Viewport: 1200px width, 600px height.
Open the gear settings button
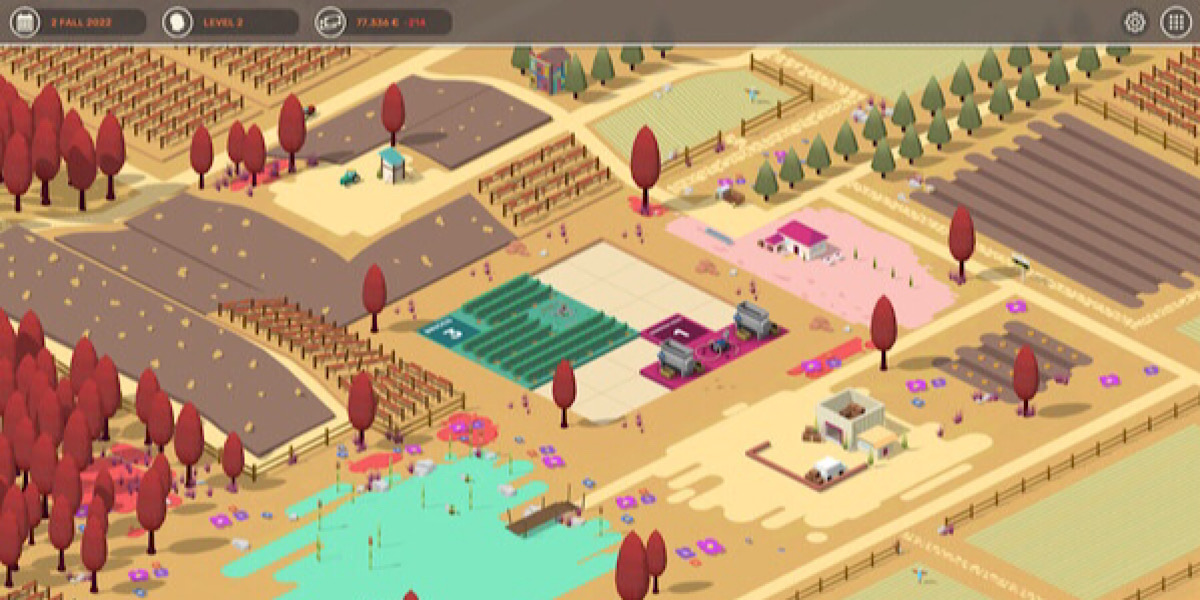click(x=1135, y=22)
